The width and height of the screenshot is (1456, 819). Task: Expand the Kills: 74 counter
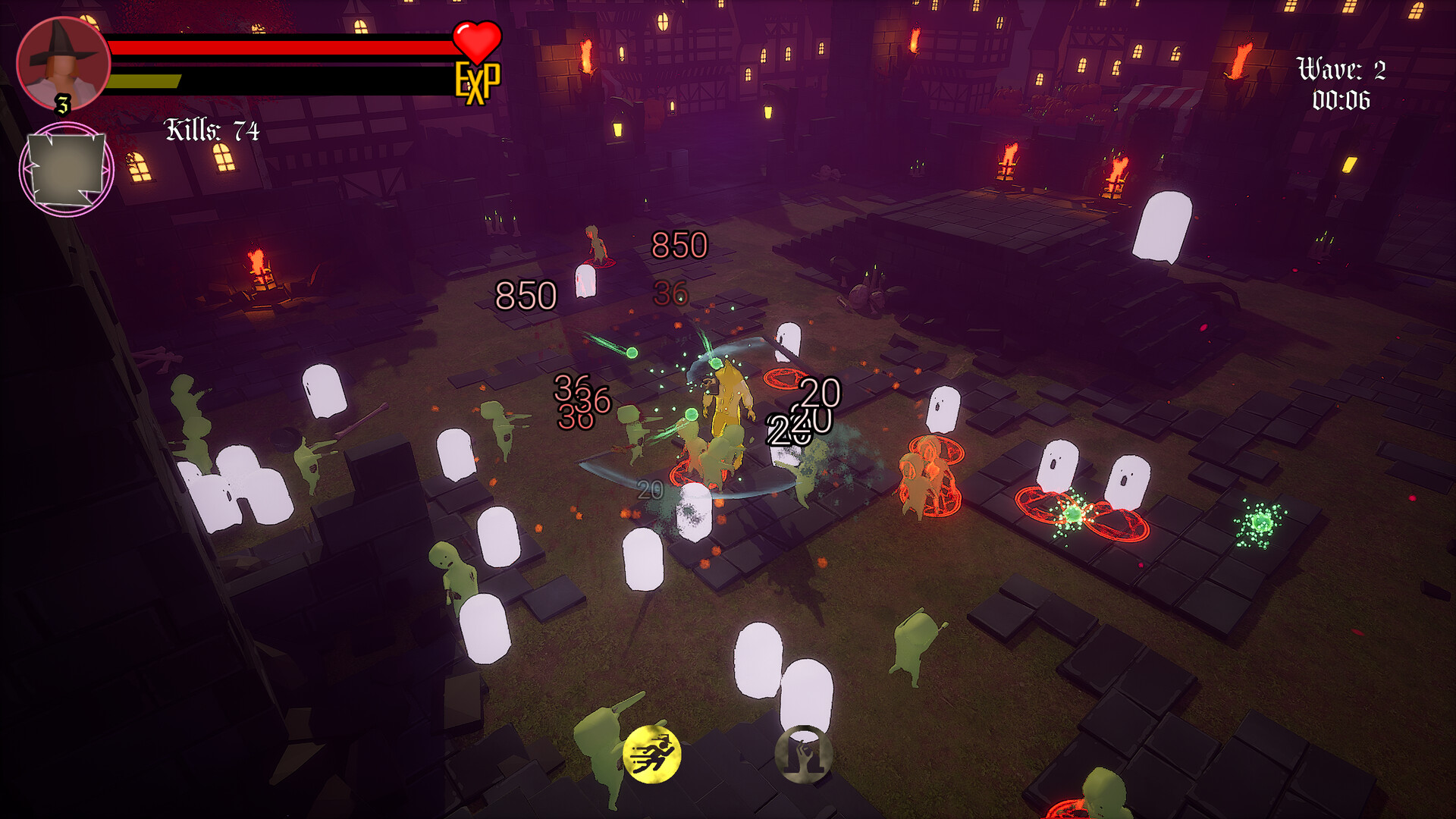[211, 130]
